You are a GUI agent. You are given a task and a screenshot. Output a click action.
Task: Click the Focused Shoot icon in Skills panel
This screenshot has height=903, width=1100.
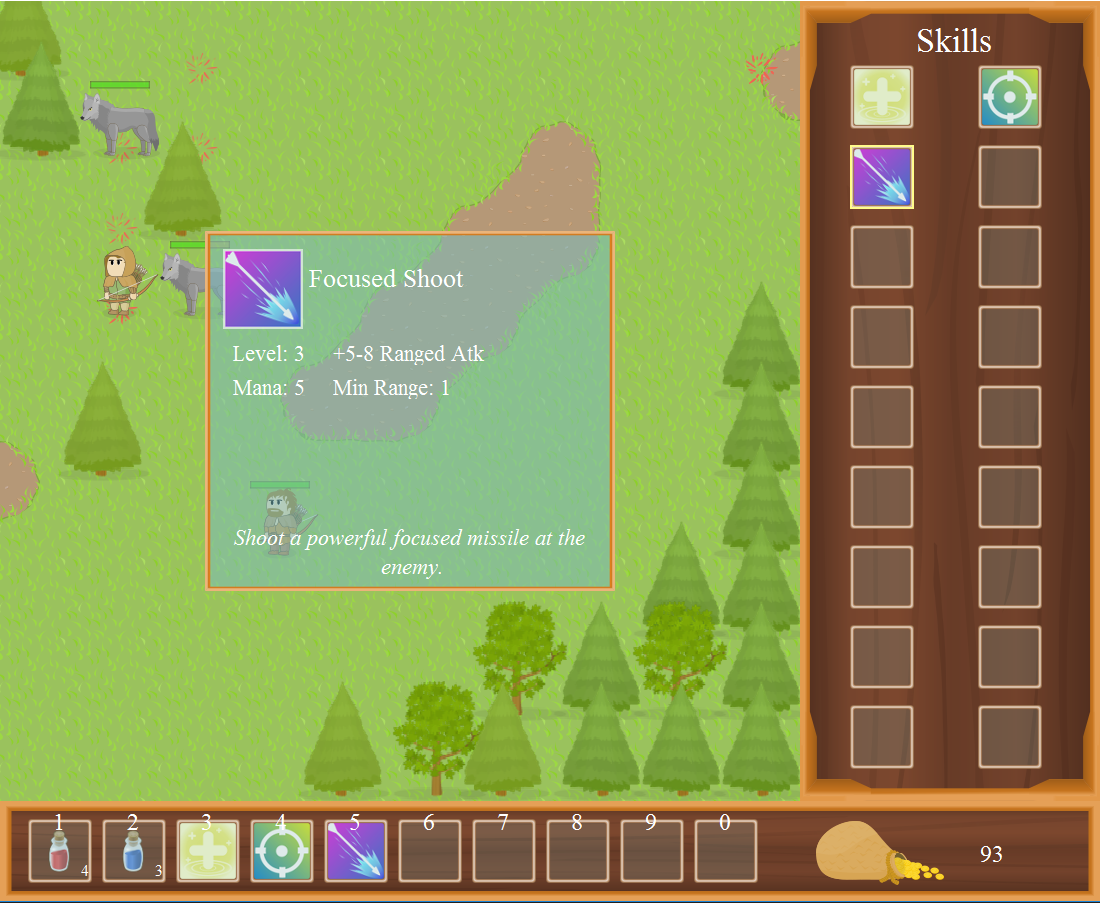tap(882, 177)
